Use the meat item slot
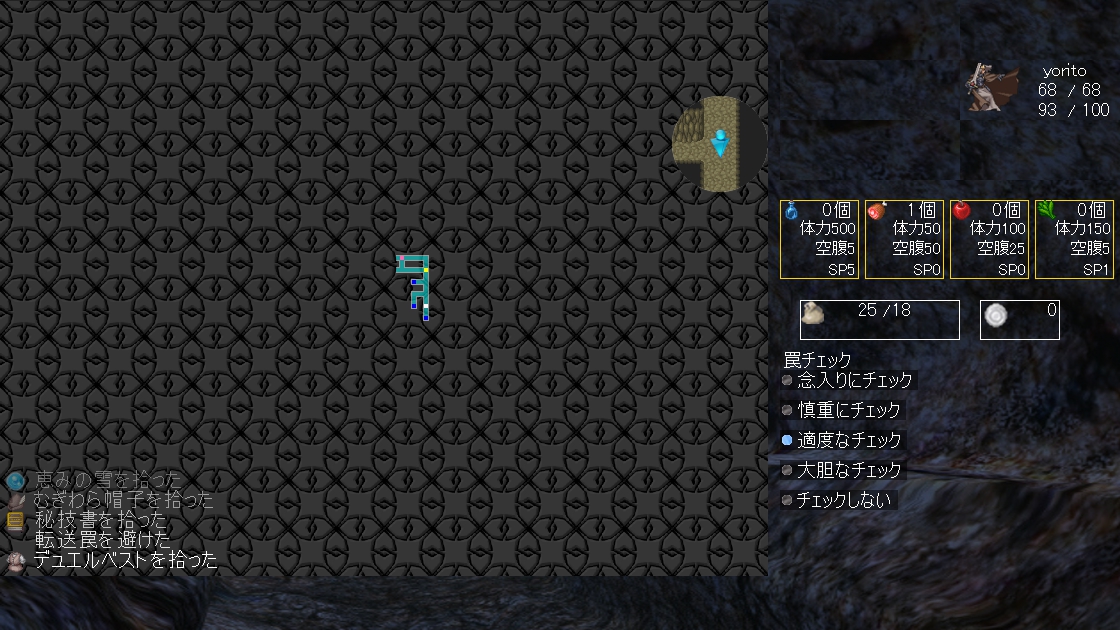 (905, 239)
